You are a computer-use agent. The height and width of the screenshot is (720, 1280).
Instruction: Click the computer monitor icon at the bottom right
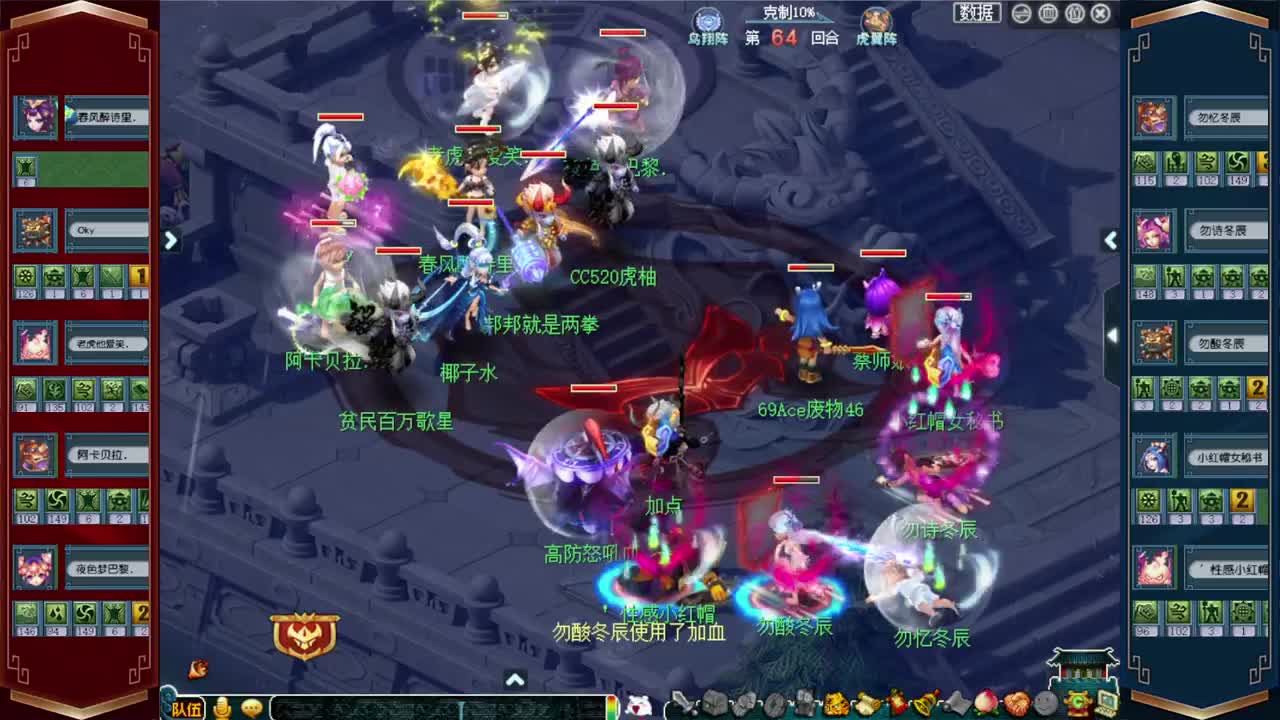[1104, 703]
